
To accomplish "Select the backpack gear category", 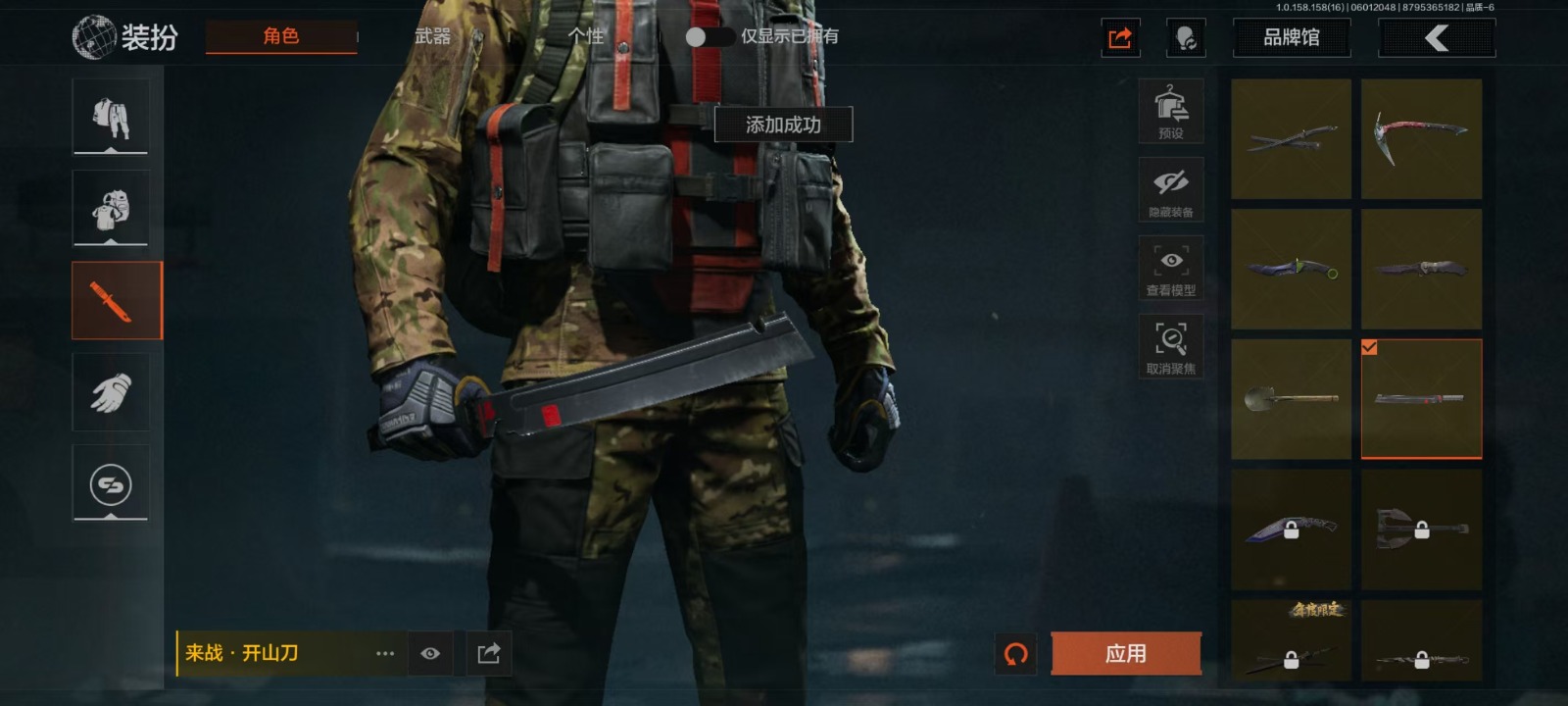I will [x=111, y=208].
